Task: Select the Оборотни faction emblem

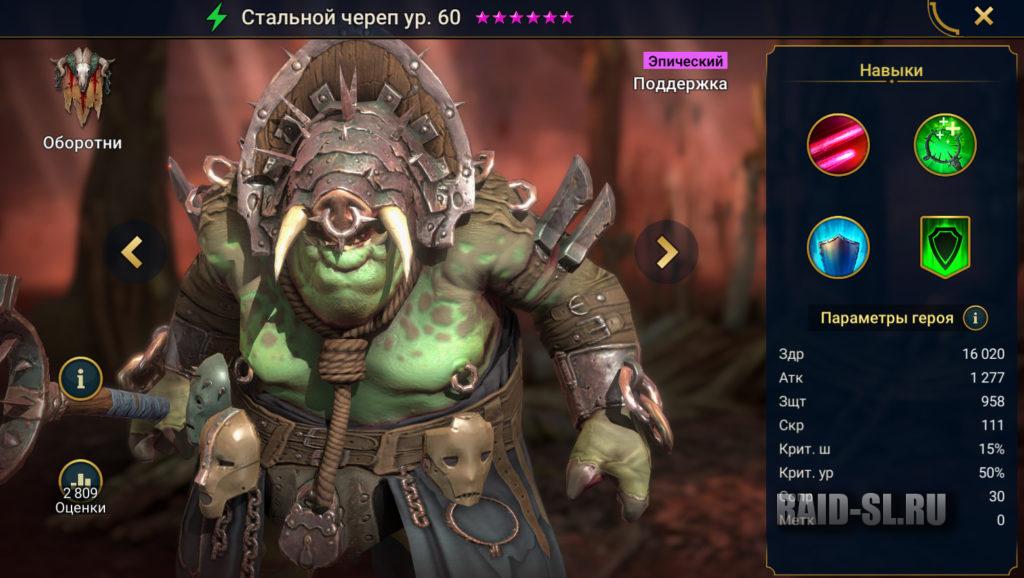Action: (x=83, y=88)
